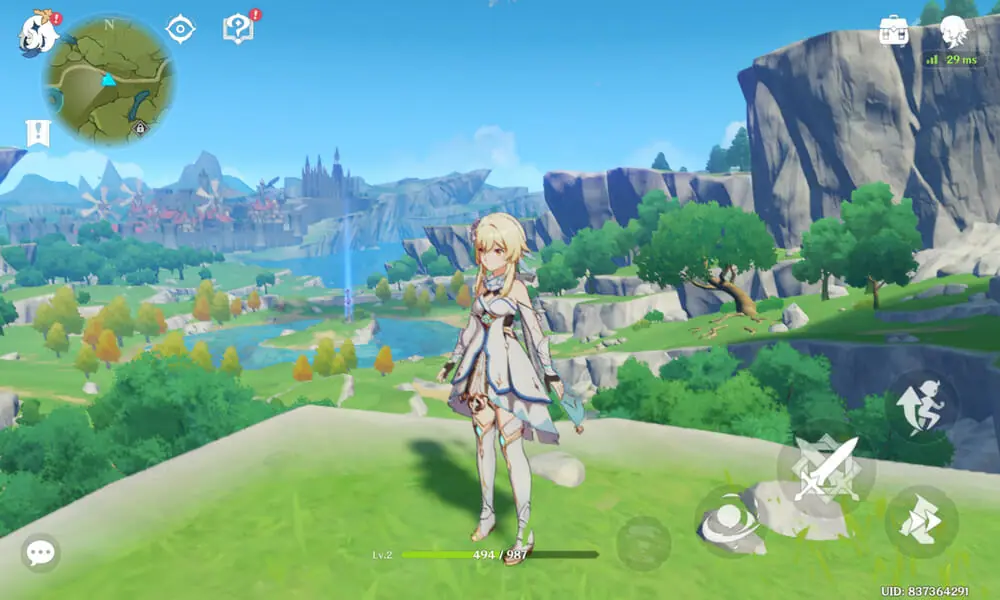Open the chat speech bubble
The width and height of the screenshot is (1000, 600).
pyautogui.click(x=41, y=553)
